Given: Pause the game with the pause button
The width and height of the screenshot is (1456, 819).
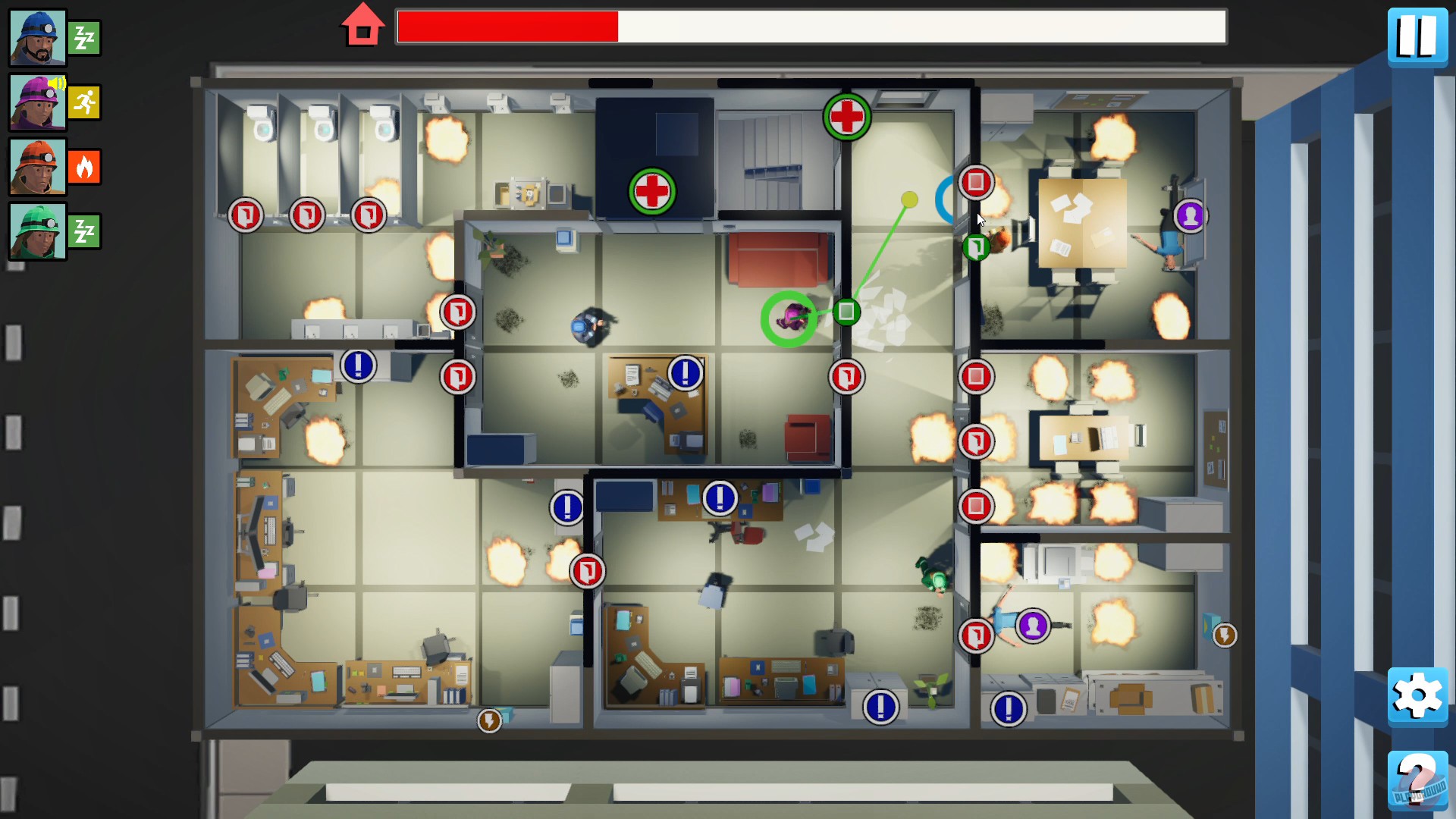Looking at the screenshot, I should tap(1417, 36).
